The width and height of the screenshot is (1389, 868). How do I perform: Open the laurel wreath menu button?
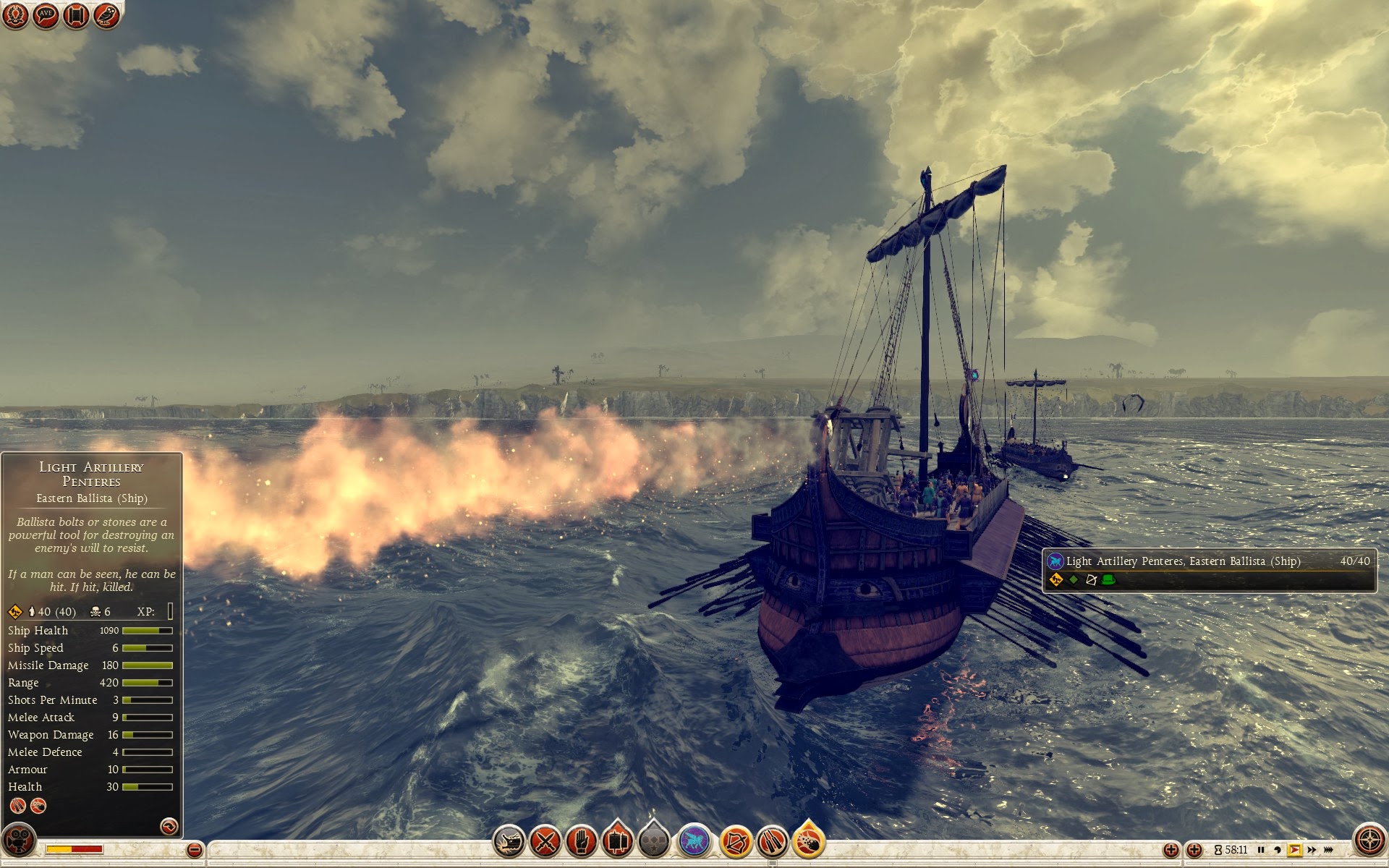(x=14, y=15)
